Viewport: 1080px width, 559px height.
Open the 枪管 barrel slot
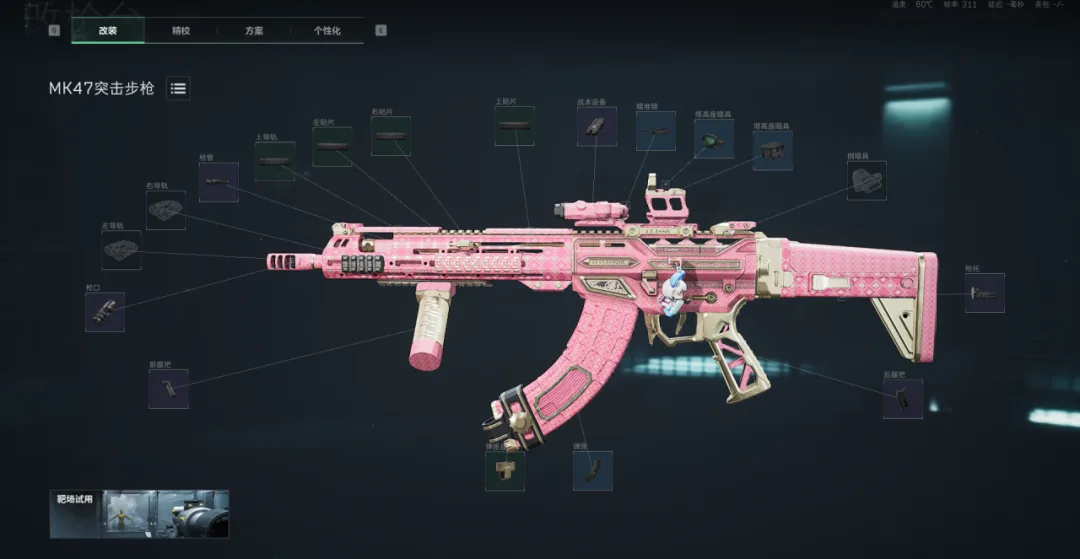[x=218, y=182]
